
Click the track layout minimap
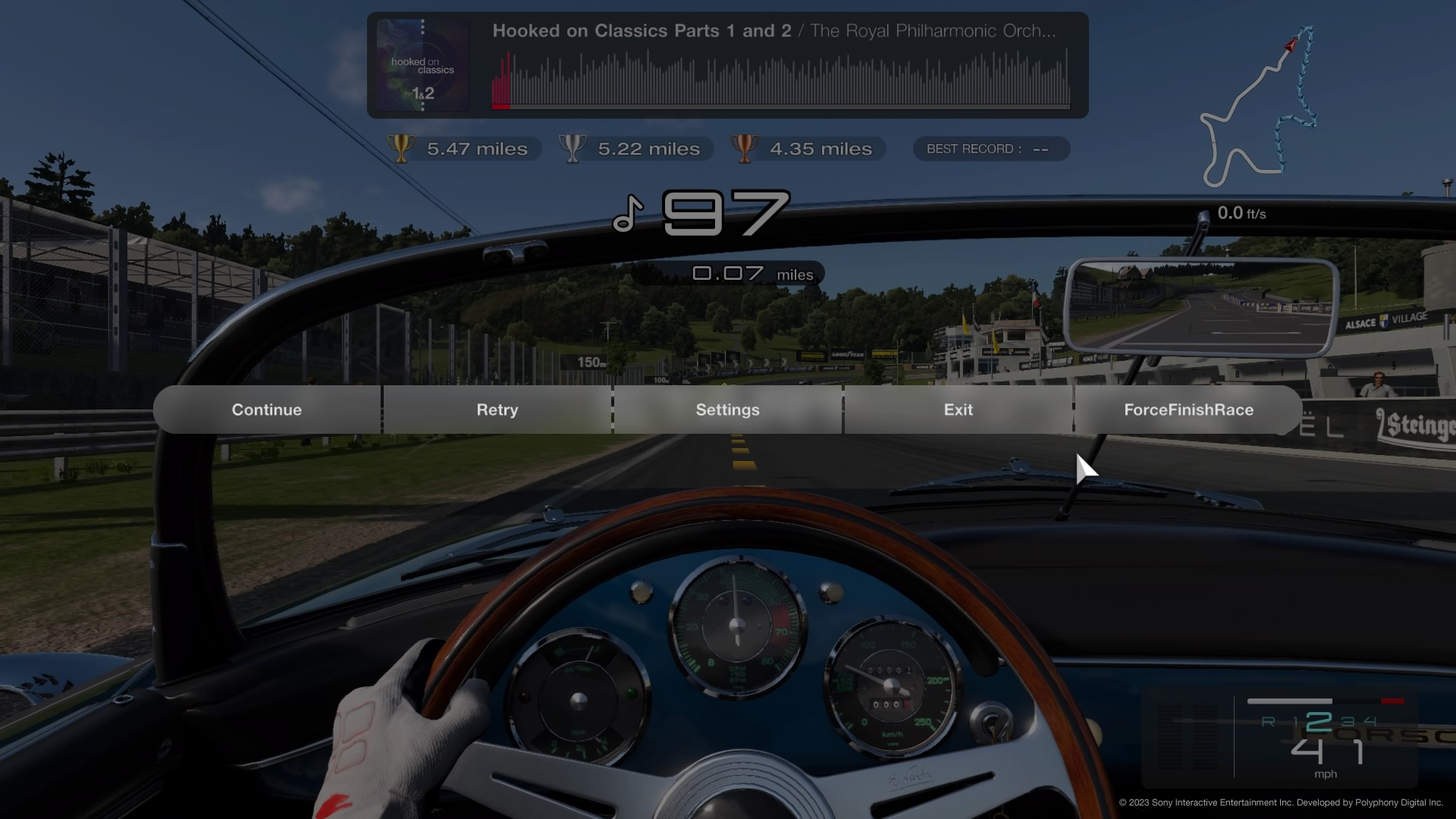(1259, 106)
